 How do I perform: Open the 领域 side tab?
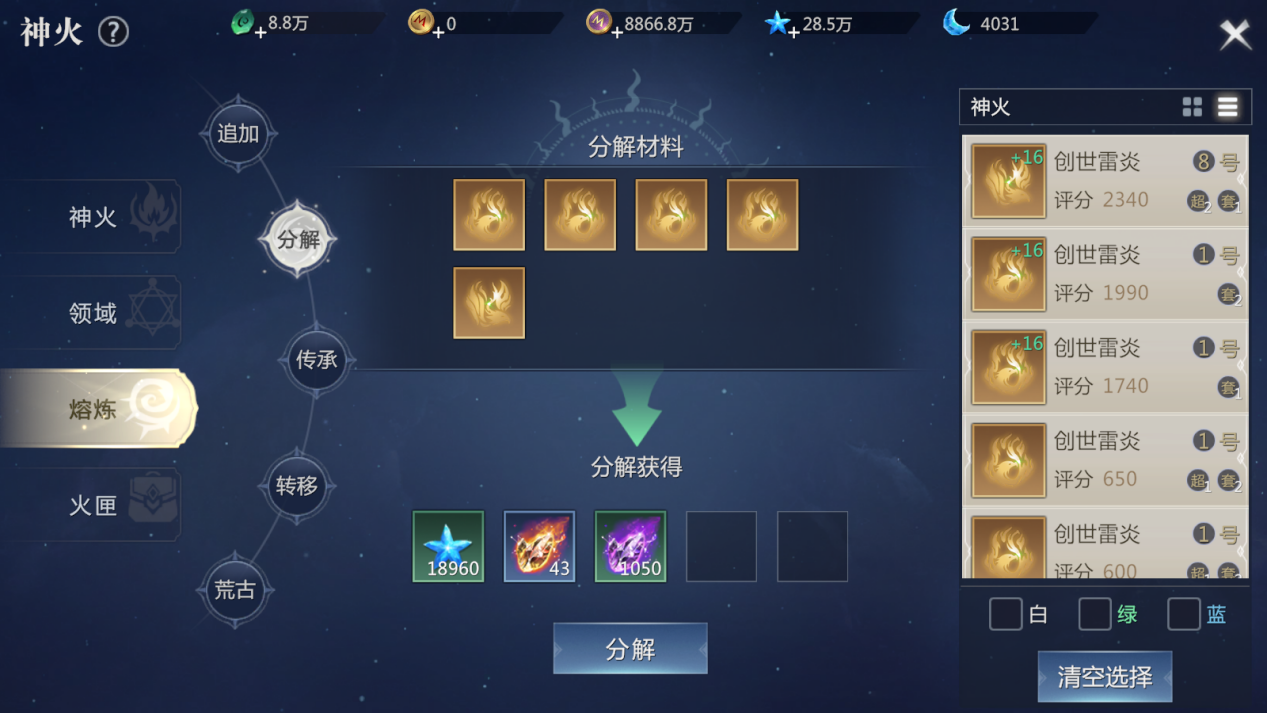95,313
